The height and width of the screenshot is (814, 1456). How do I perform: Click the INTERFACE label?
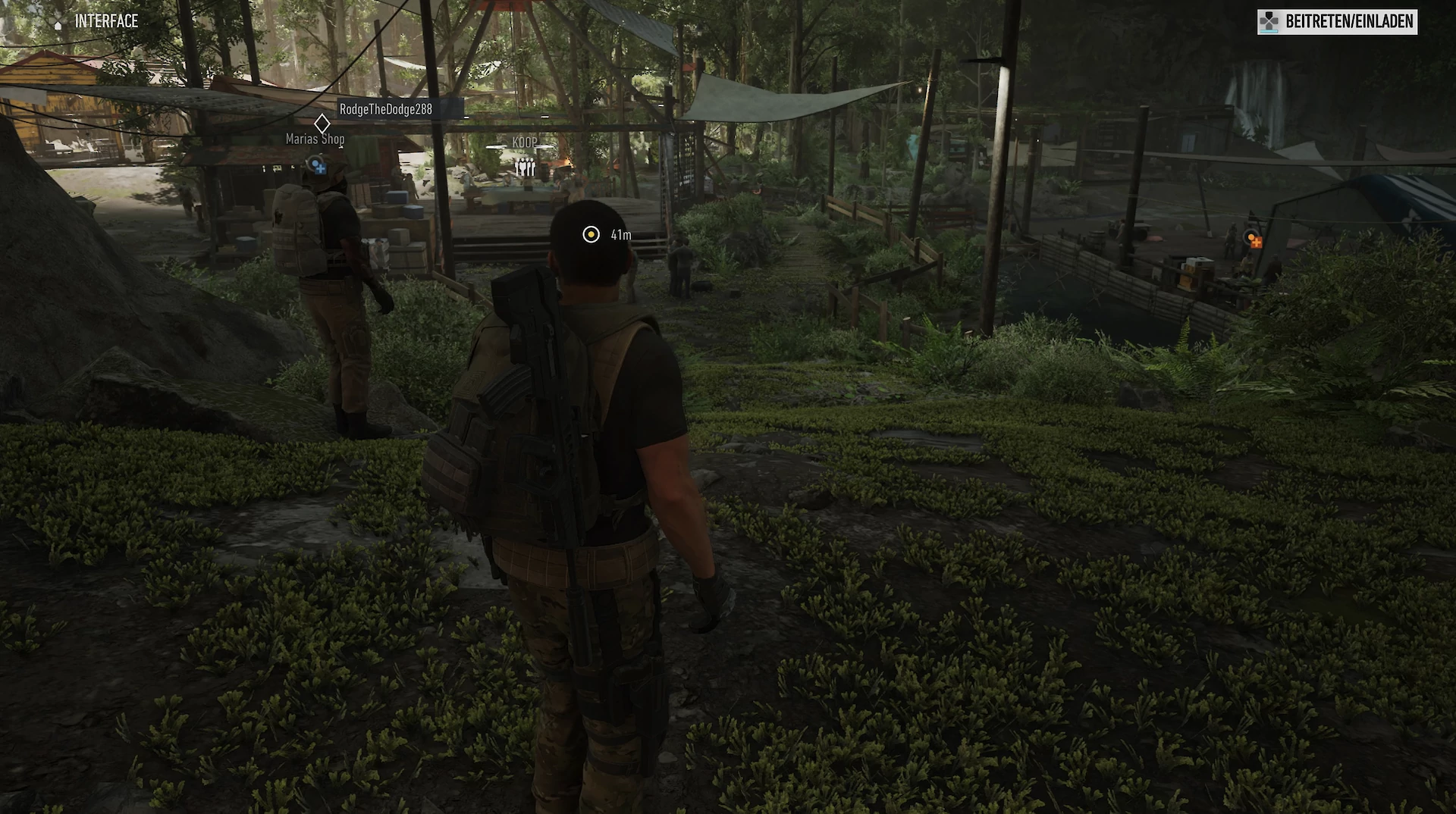click(106, 21)
